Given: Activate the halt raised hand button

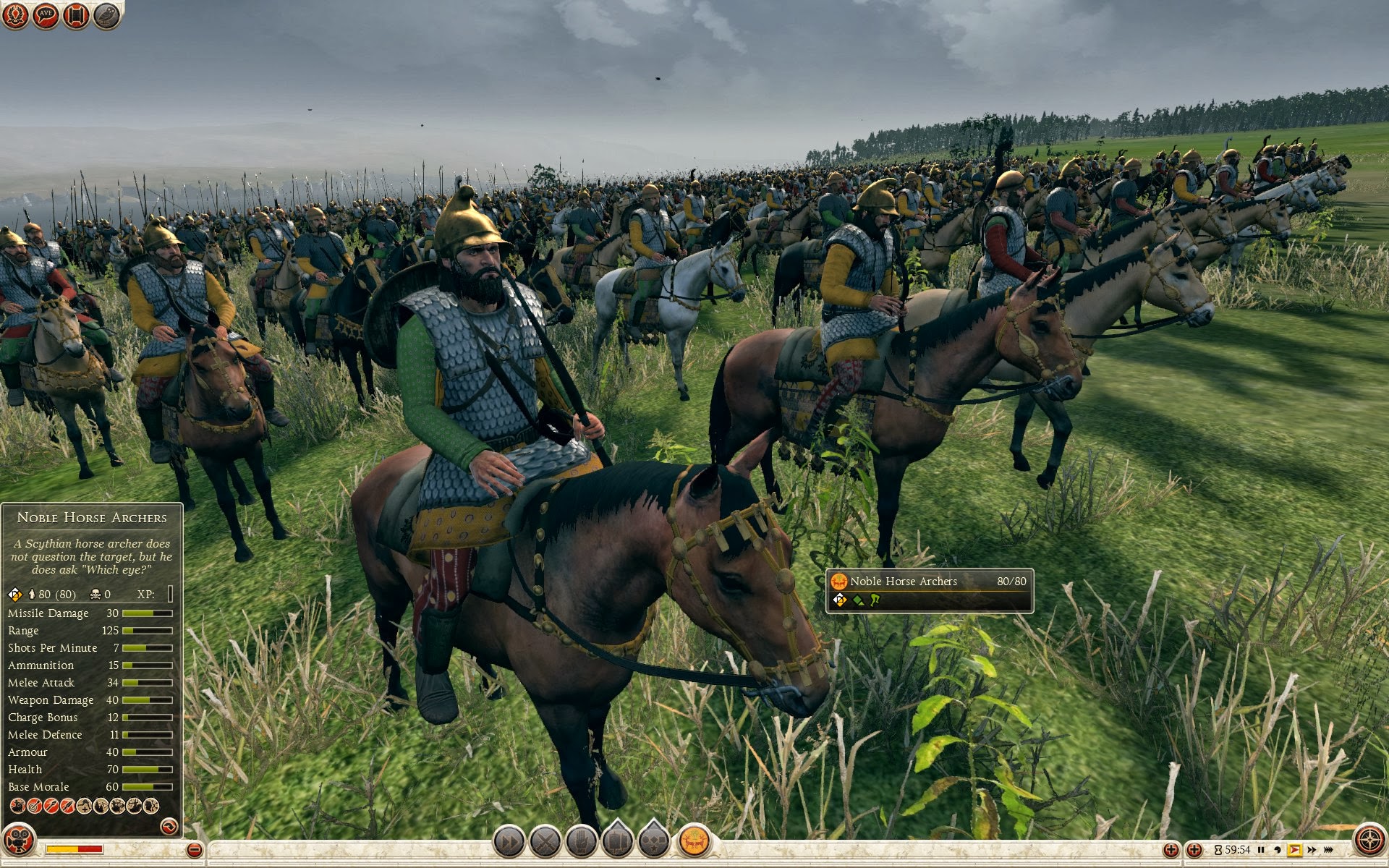Looking at the screenshot, I should tap(581, 841).
